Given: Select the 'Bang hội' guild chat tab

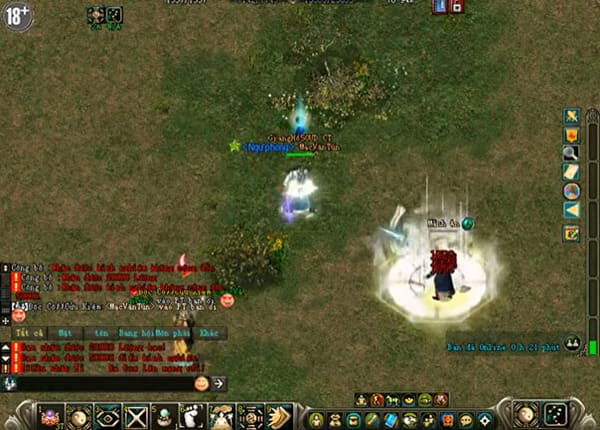Looking at the screenshot, I should pyautogui.click(x=133, y=333).
